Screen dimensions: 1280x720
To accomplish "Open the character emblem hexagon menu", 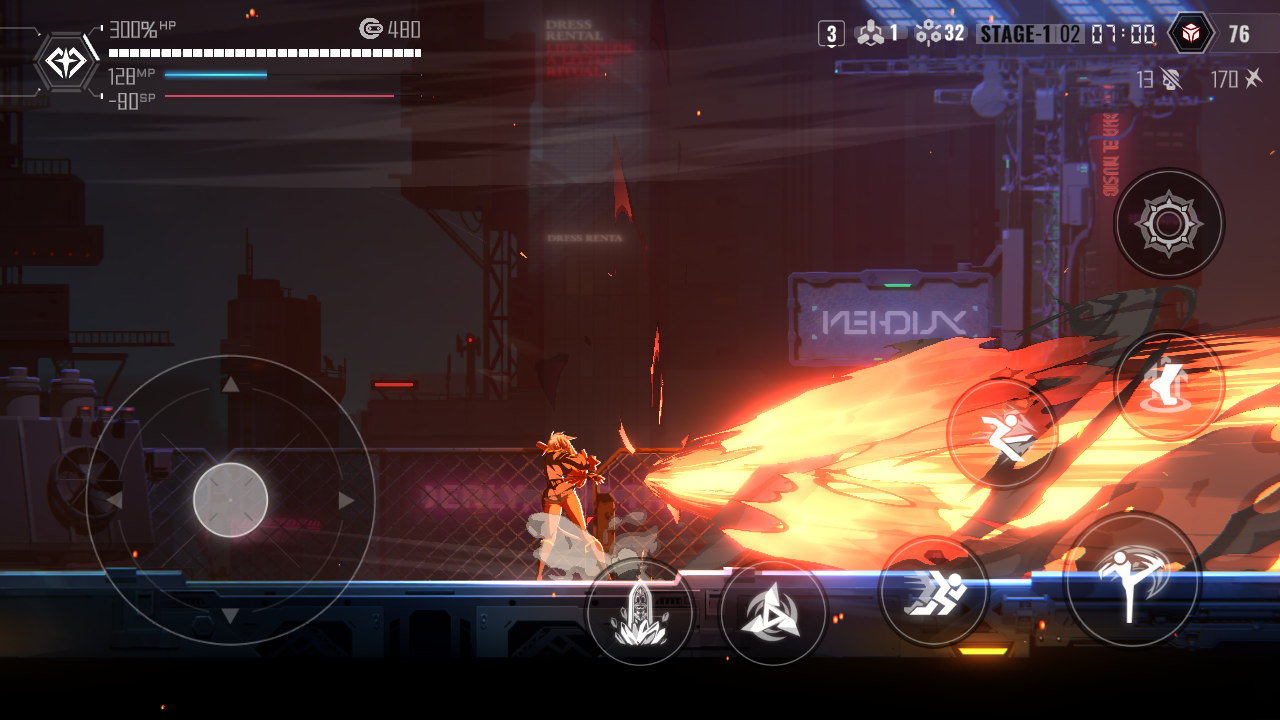I will (x=67, y=62).
